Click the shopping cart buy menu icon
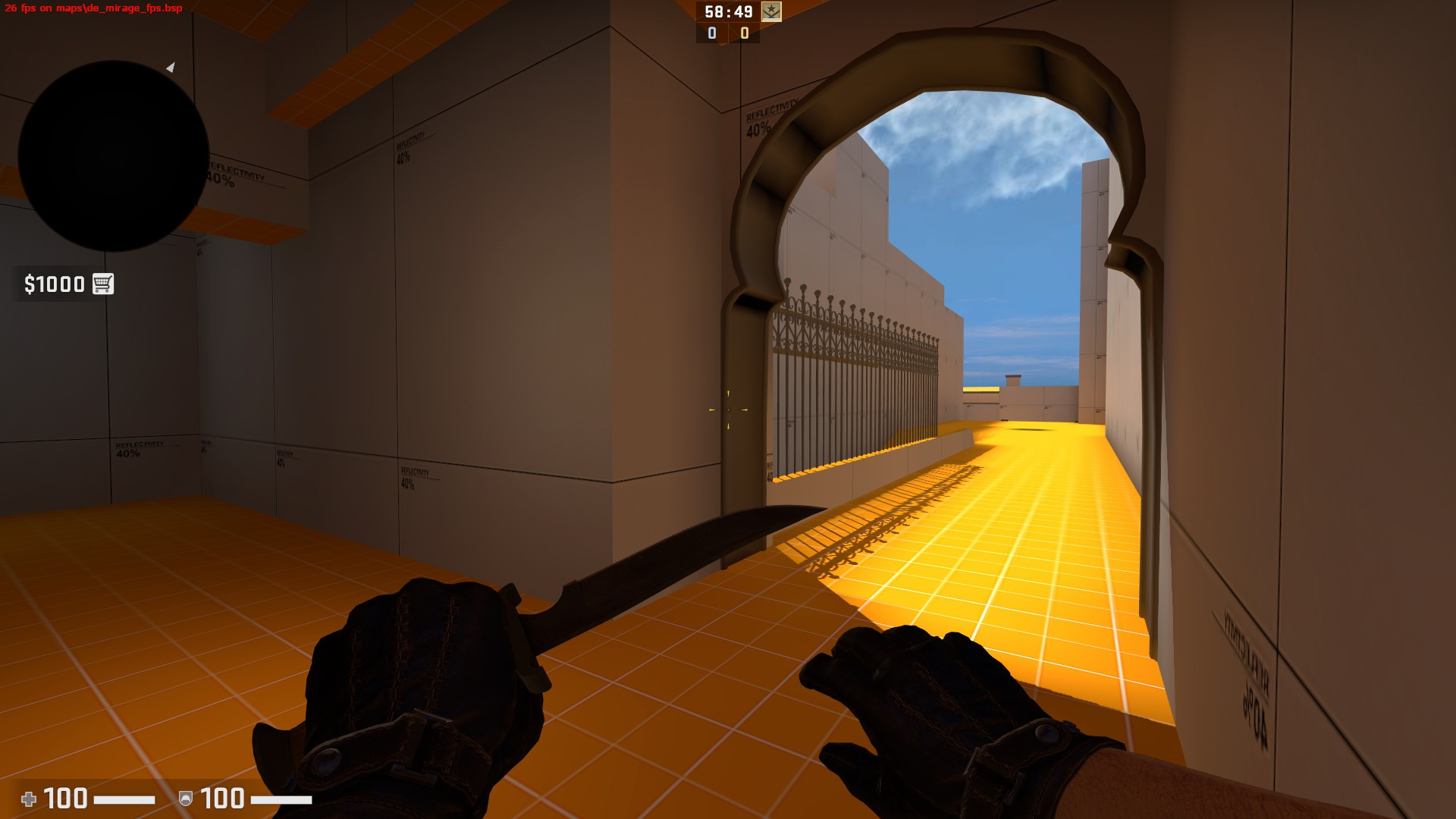 coord(102,284)
